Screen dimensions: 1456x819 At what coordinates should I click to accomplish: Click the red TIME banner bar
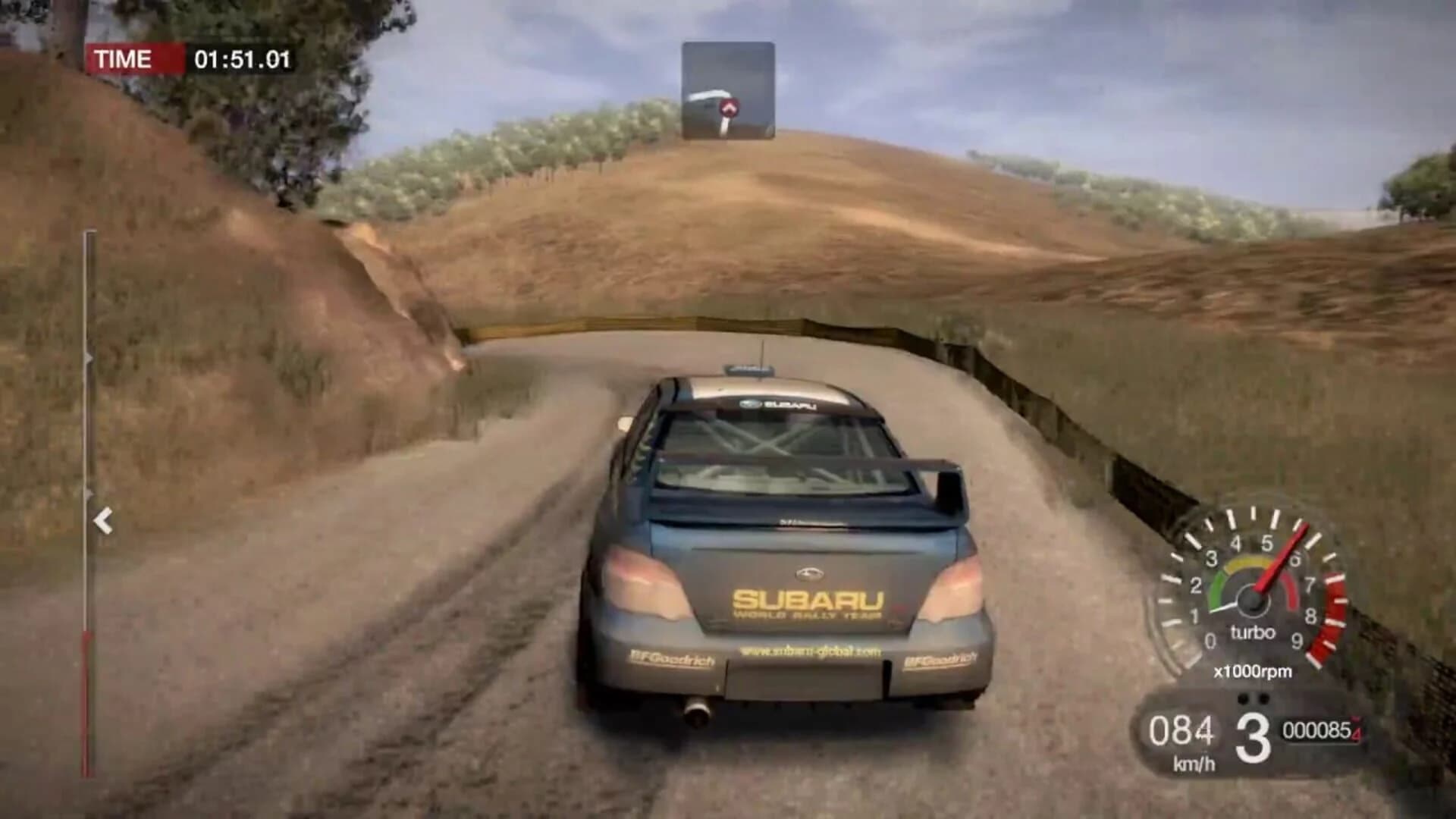[x=136, y=56]
